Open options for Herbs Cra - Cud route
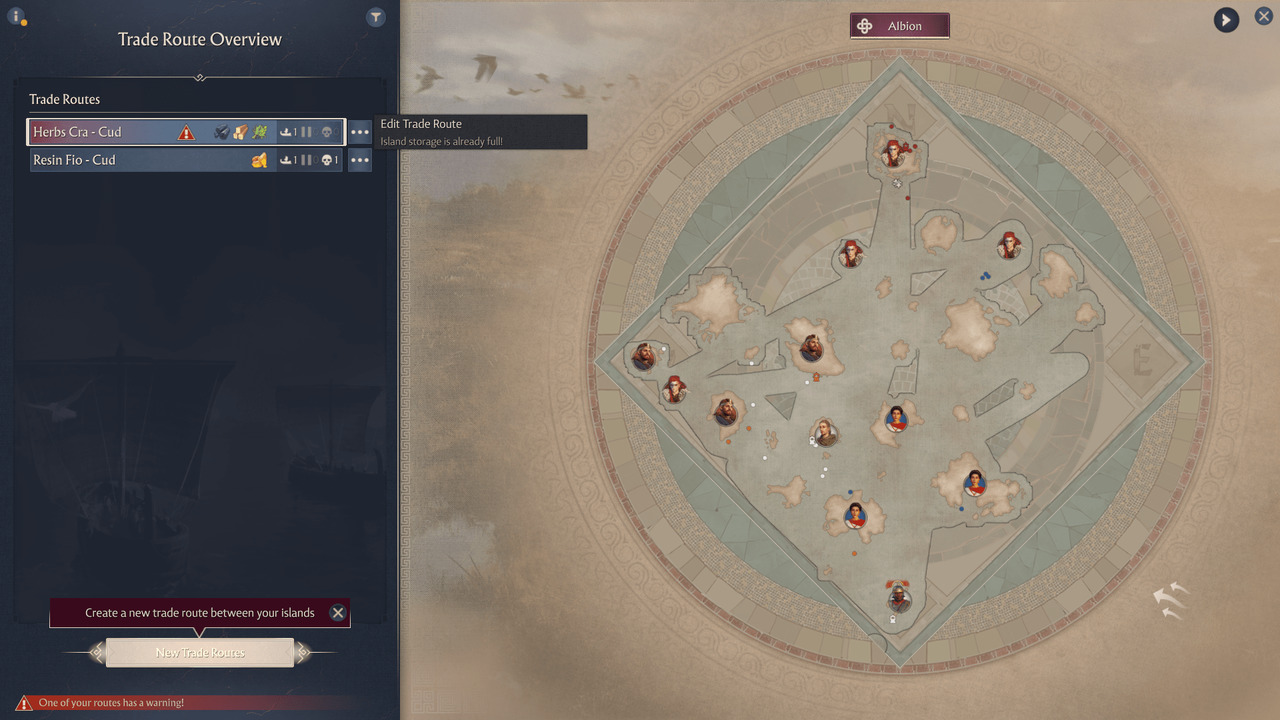 pos(360,132)
